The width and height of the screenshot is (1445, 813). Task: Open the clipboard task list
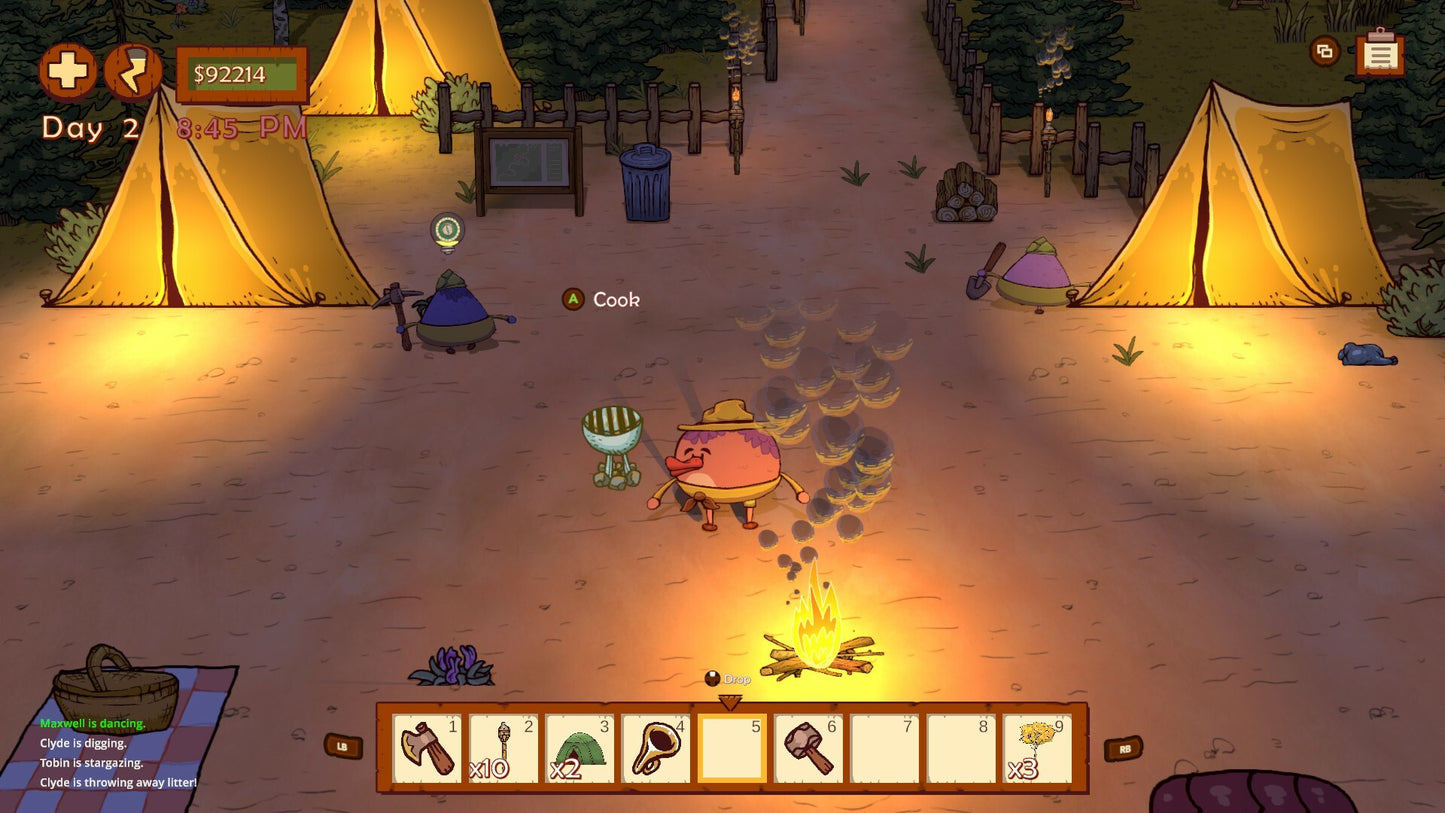(1380, 53)
